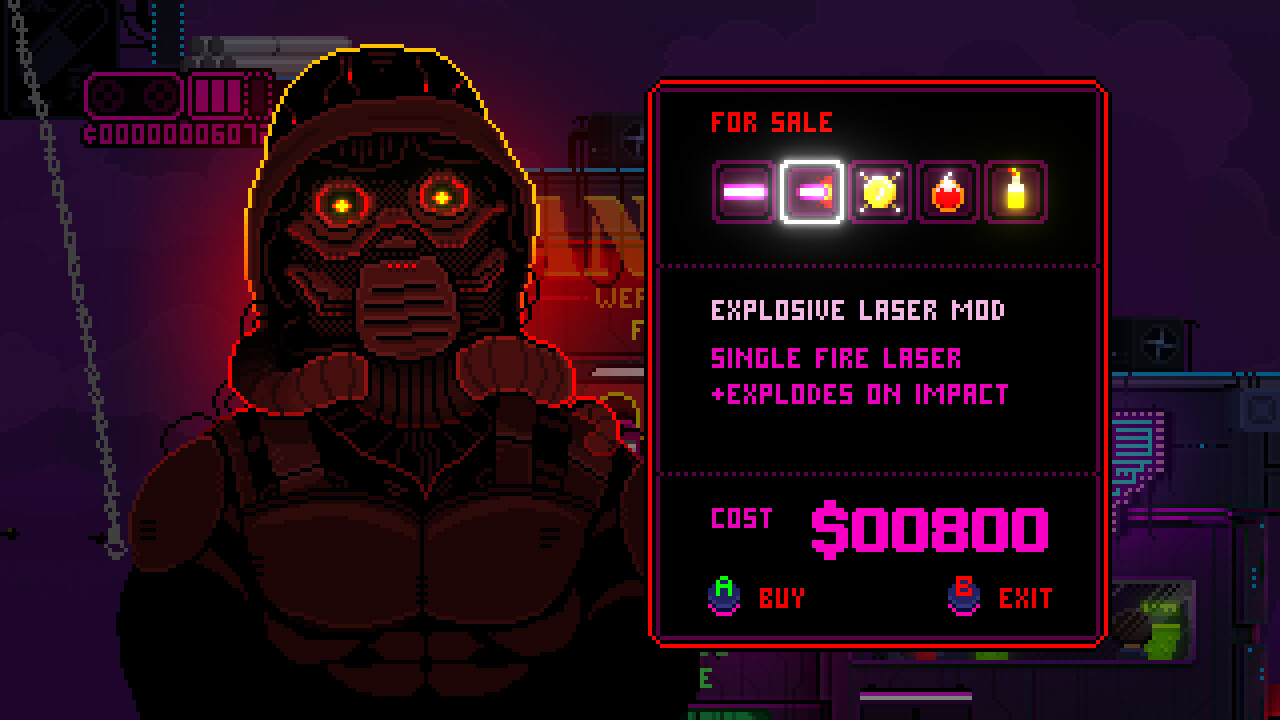
Task: Select the red cherry bomb item
Action: pyautogui.click(x=946, y=188)
